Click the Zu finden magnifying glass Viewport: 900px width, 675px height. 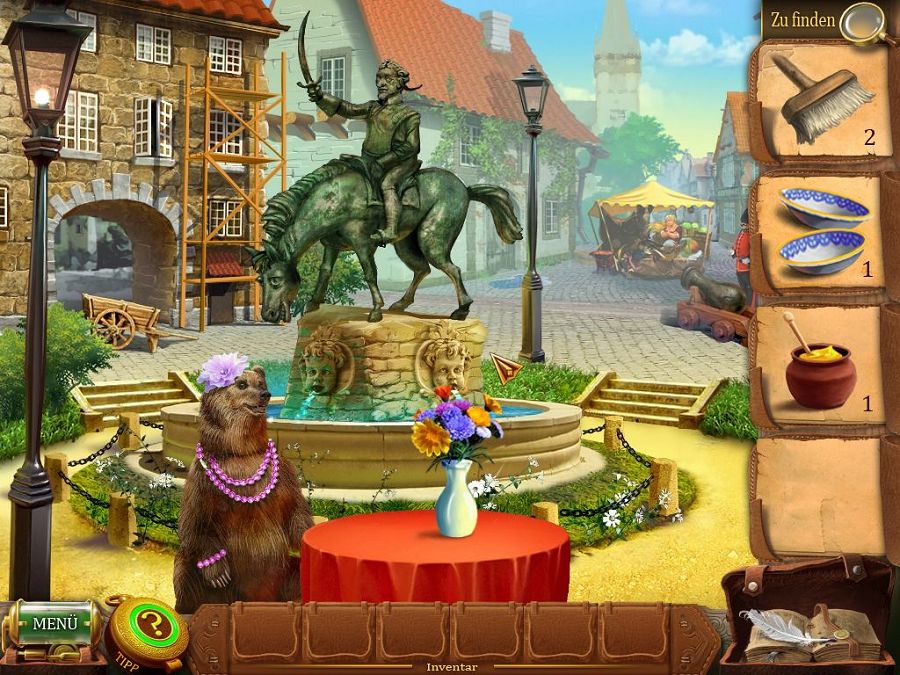[862, 22]
